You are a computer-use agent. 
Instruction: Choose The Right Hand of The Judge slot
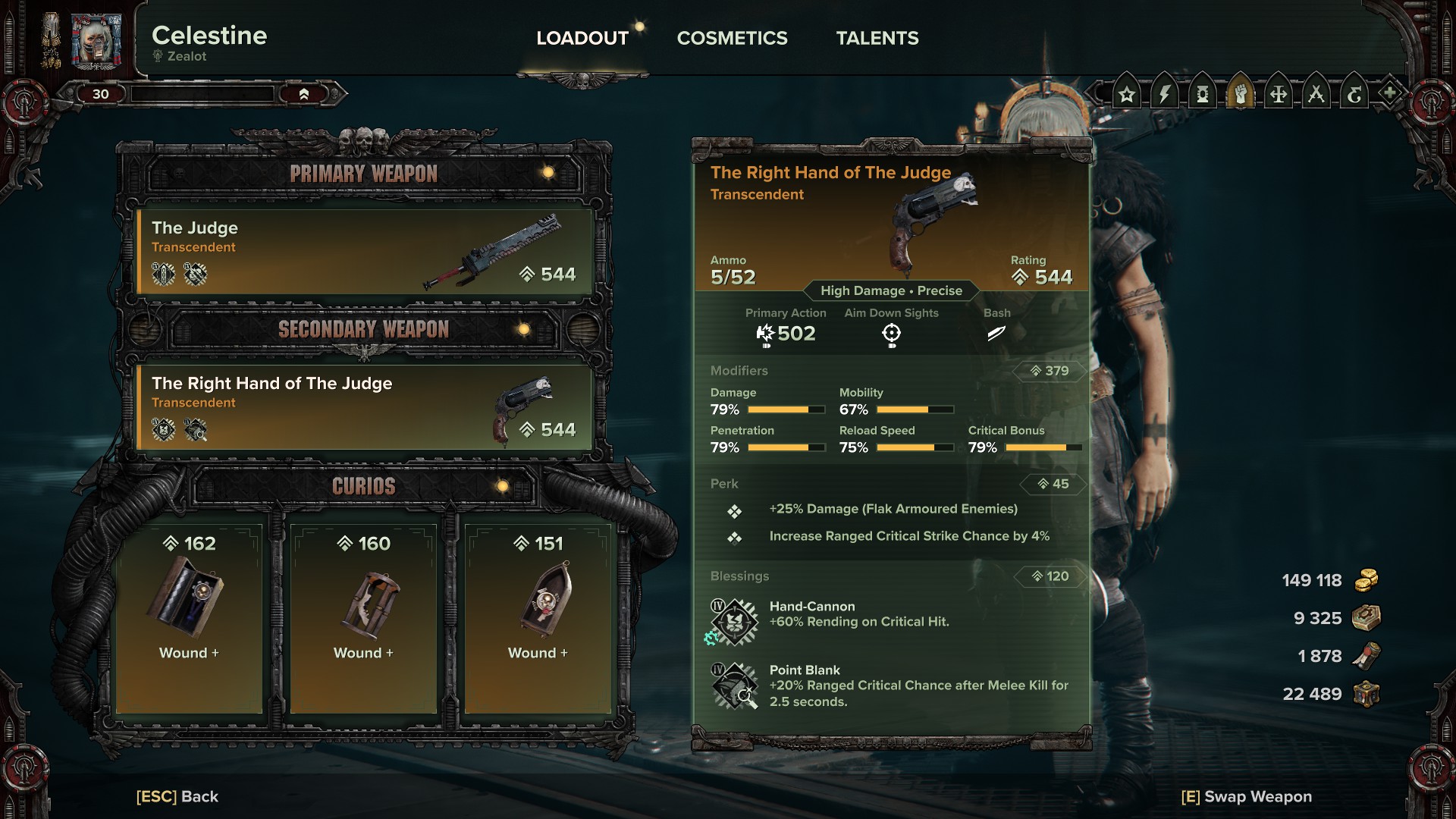pyautogui.click(x=364, y=407)
